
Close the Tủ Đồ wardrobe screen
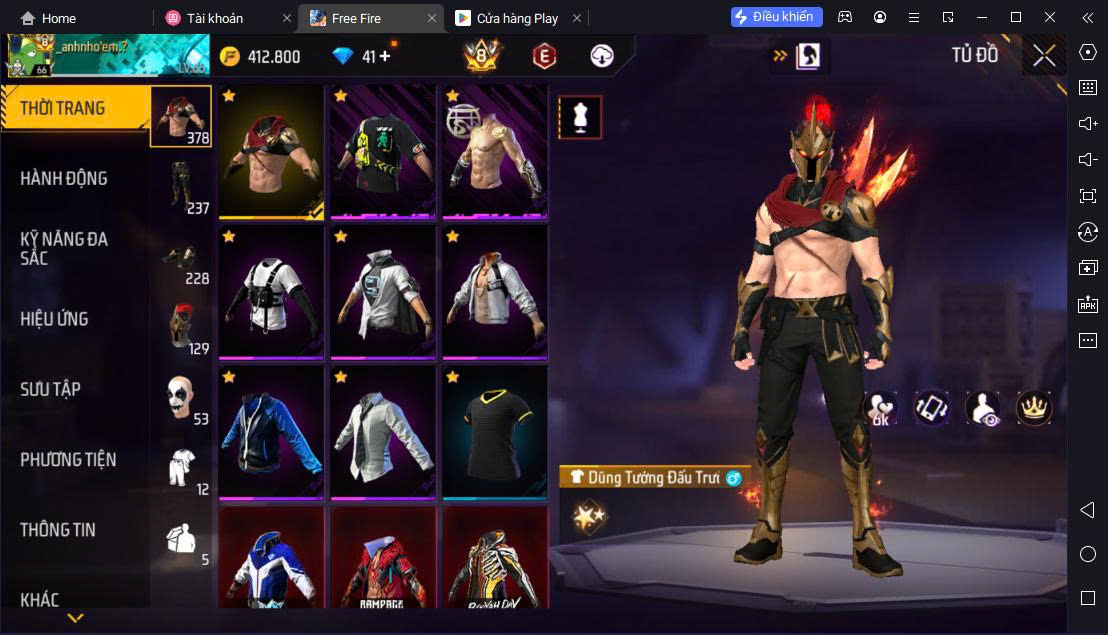coord(1044,56)
